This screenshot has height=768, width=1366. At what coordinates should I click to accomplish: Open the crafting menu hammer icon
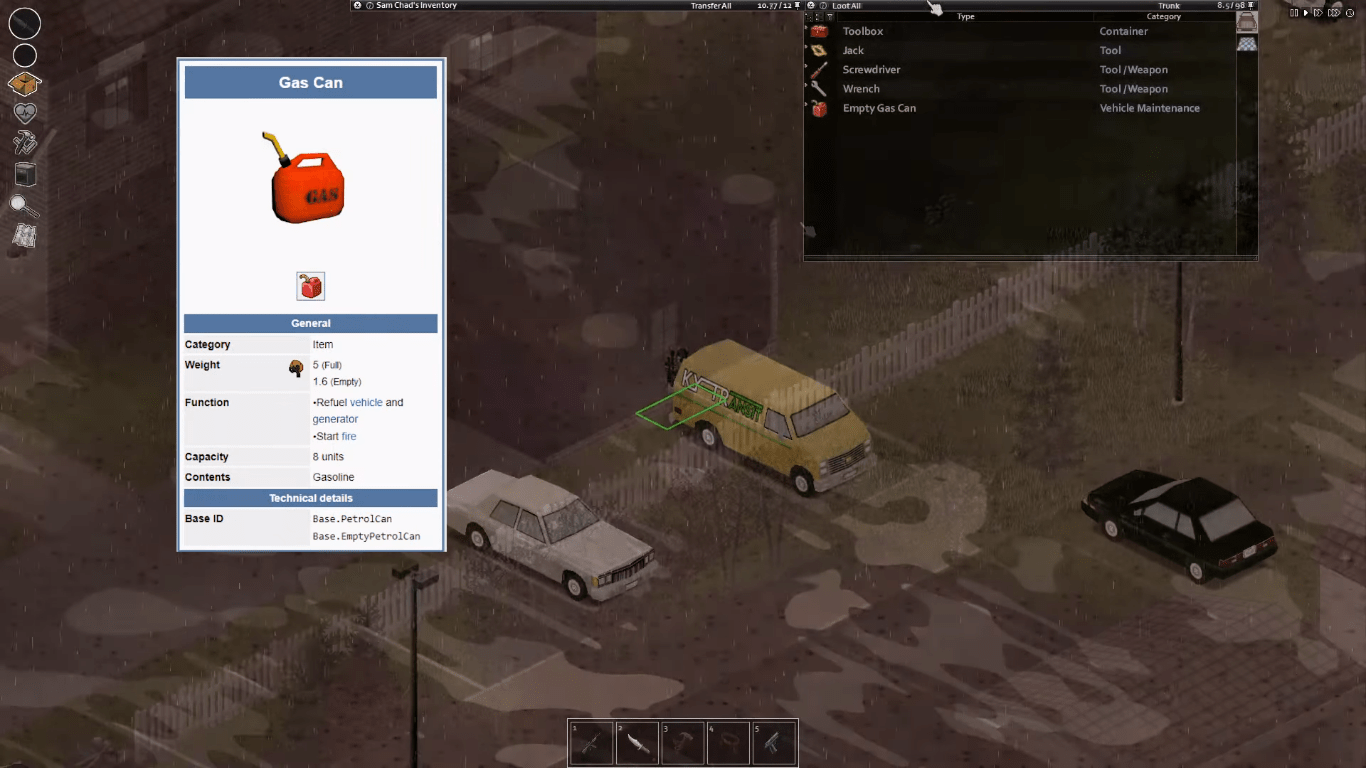click(24, 143)
